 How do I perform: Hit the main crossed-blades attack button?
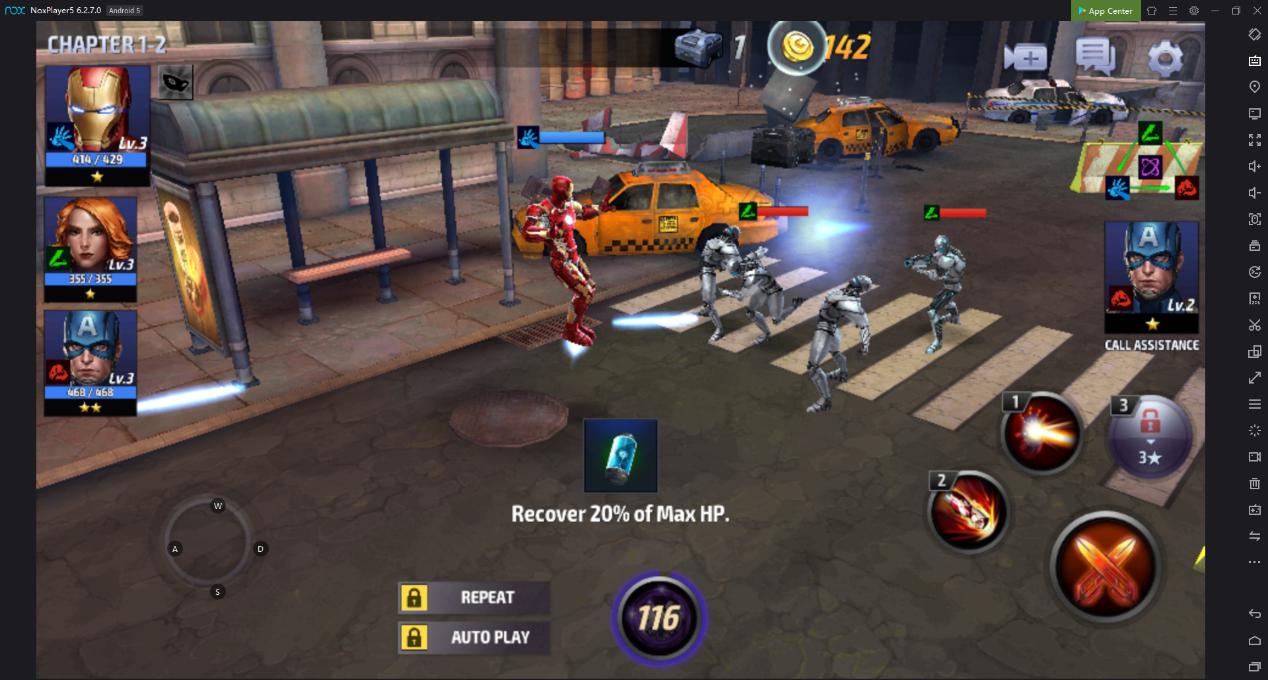coord(1105,564)
